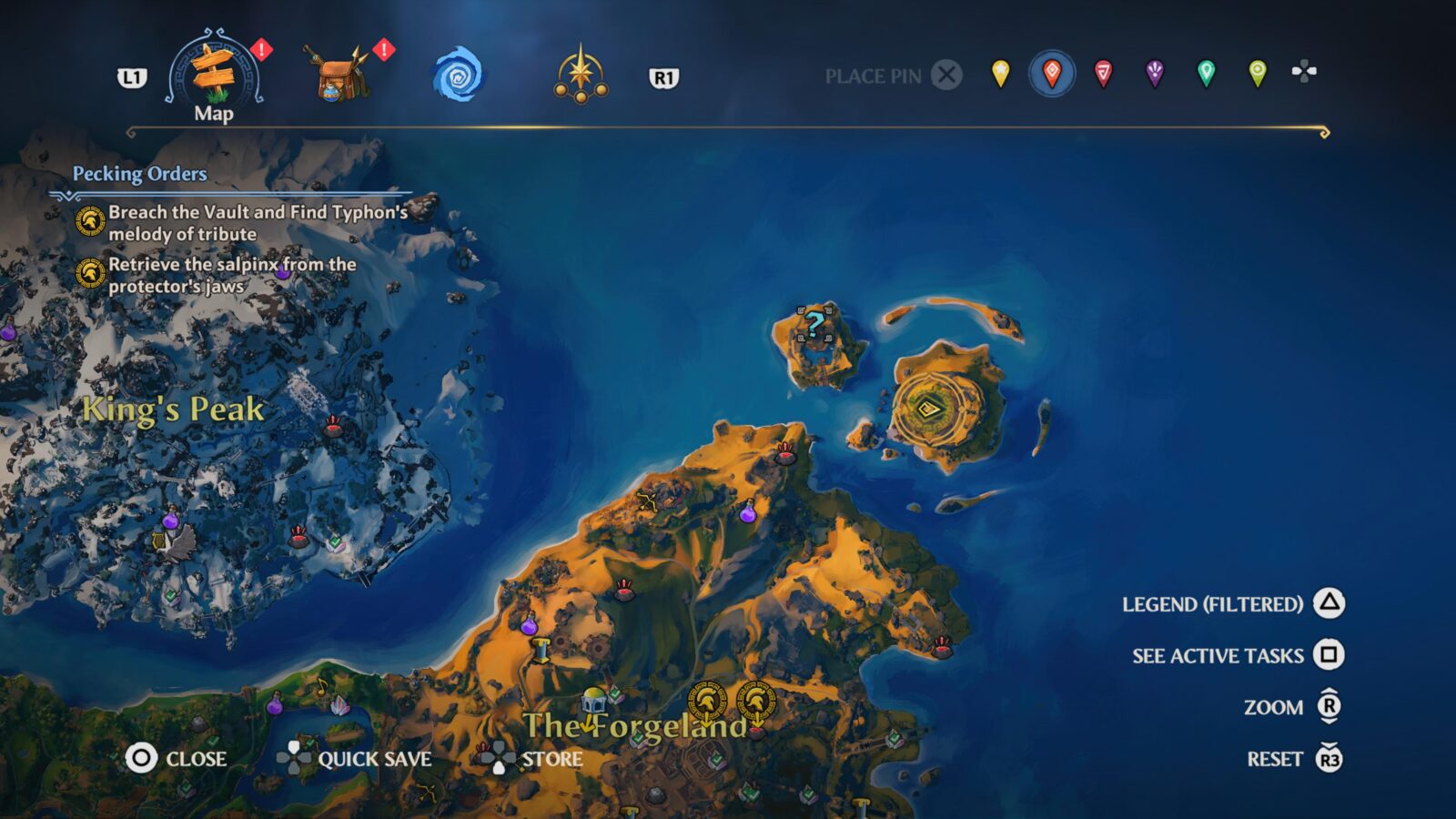Cancel Place Pin with the X
The image size is (1456, 819).
coord(946,76)
